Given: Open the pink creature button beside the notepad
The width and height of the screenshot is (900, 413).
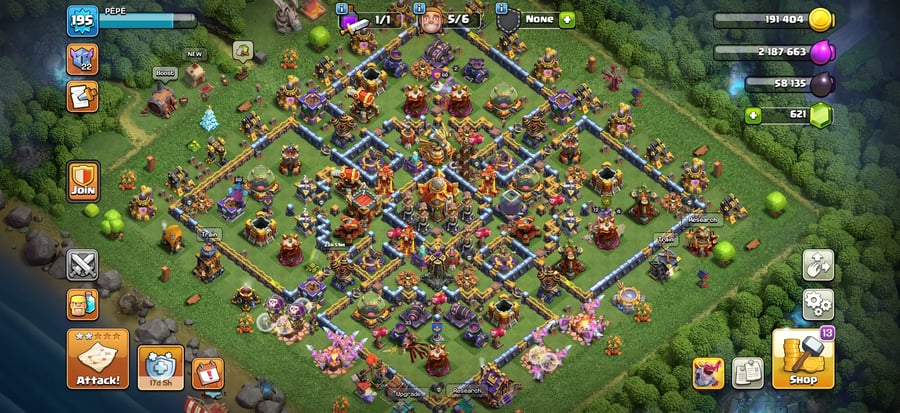Looking at the screenshot, I should pyautogui.click(x=709, y=373).
